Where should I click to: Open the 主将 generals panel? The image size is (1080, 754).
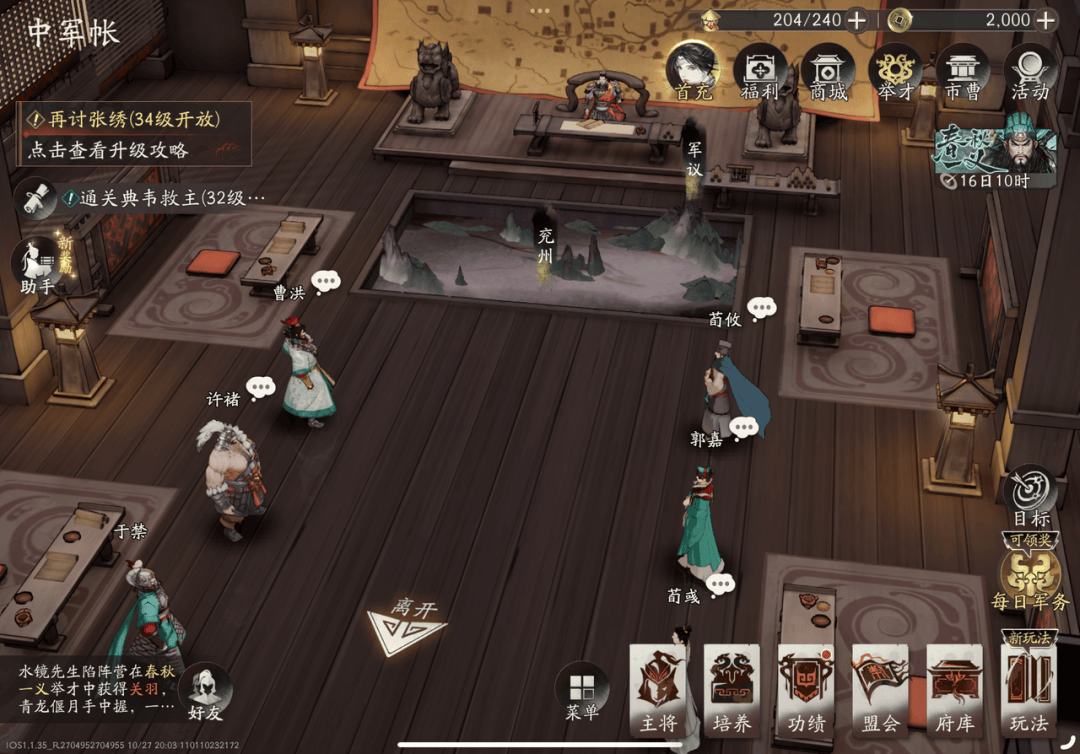(659, 692)
